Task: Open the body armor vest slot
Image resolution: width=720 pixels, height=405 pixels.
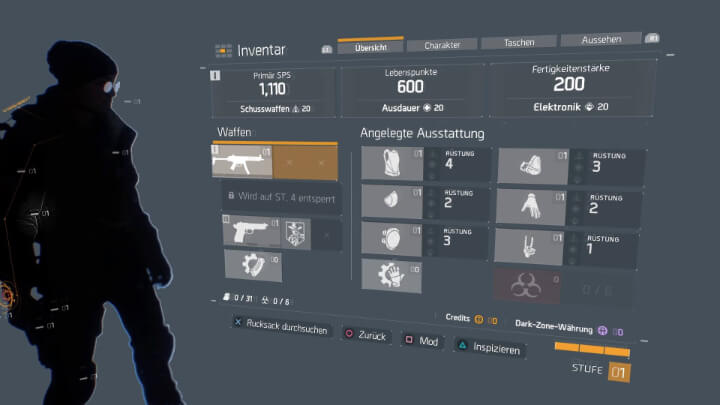Action: 394,165
